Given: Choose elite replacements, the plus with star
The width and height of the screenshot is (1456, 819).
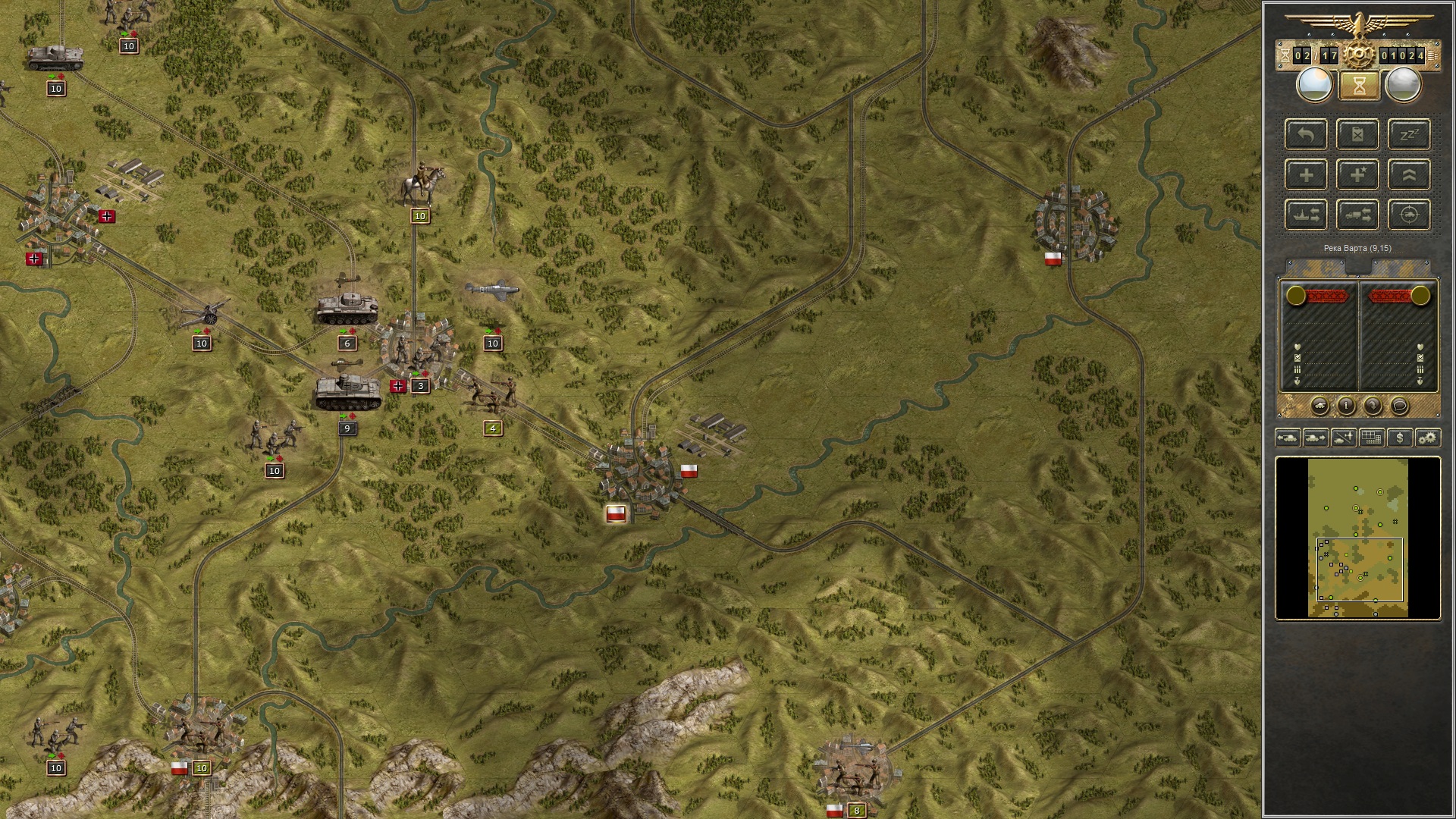Looking at the screenshot, I should [x=1357, y=175].
